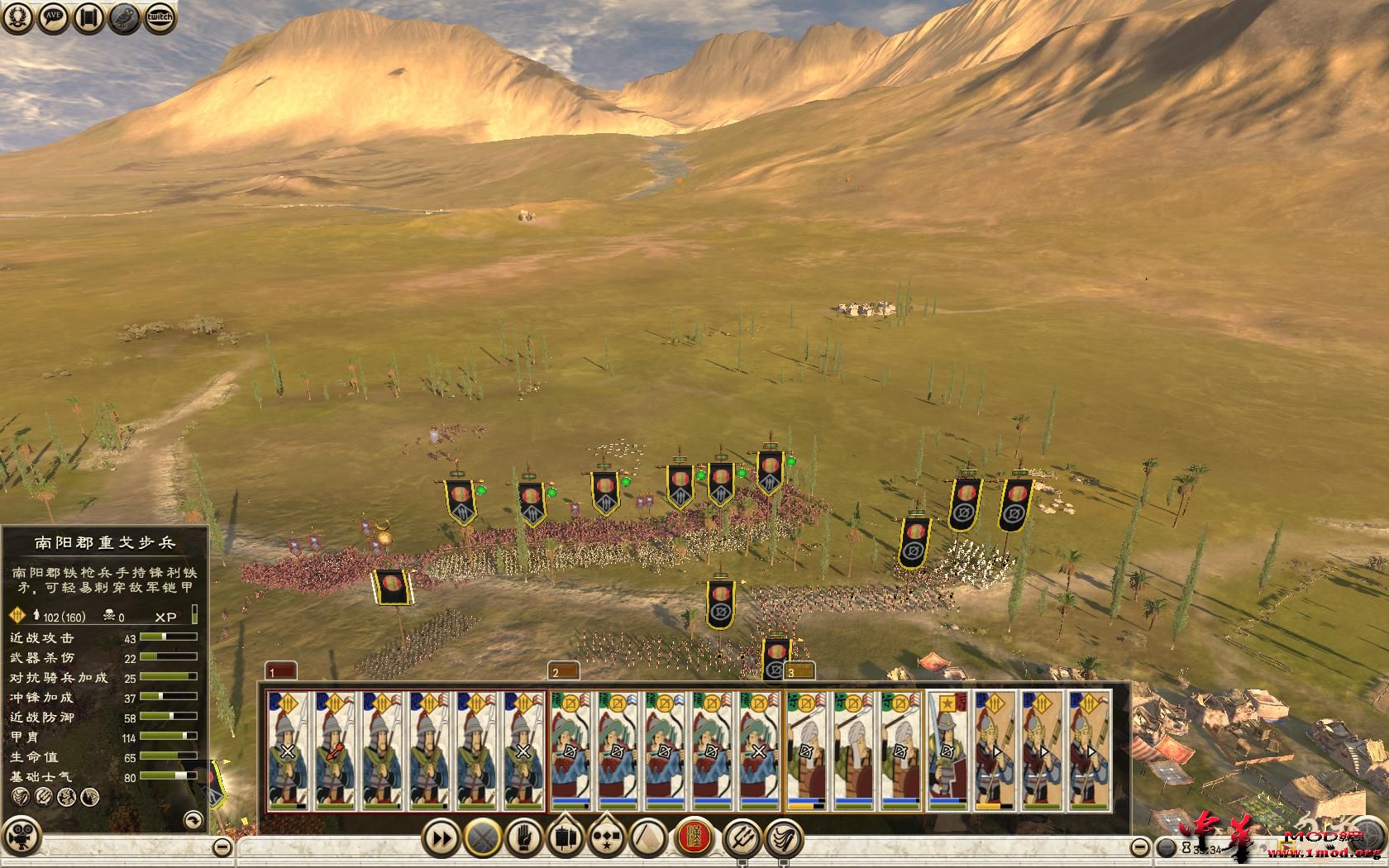Activate the whip ability button
The height and width of the screenshot is (868, 1389).
(x=783, y=838)
